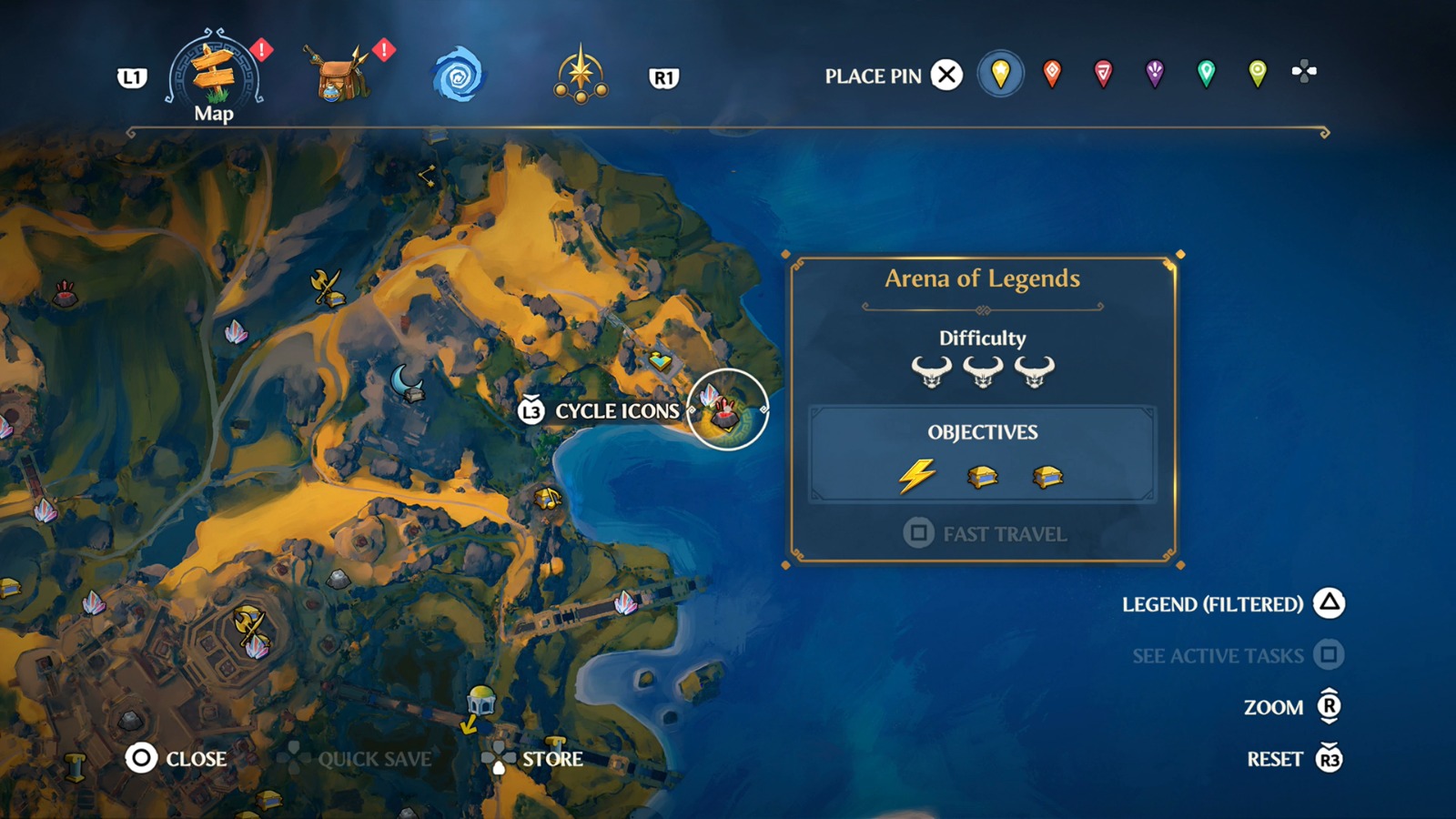Pick the red pin color swatch
This screenshot has height=819, width=1456.
(x=1051, y=72)
